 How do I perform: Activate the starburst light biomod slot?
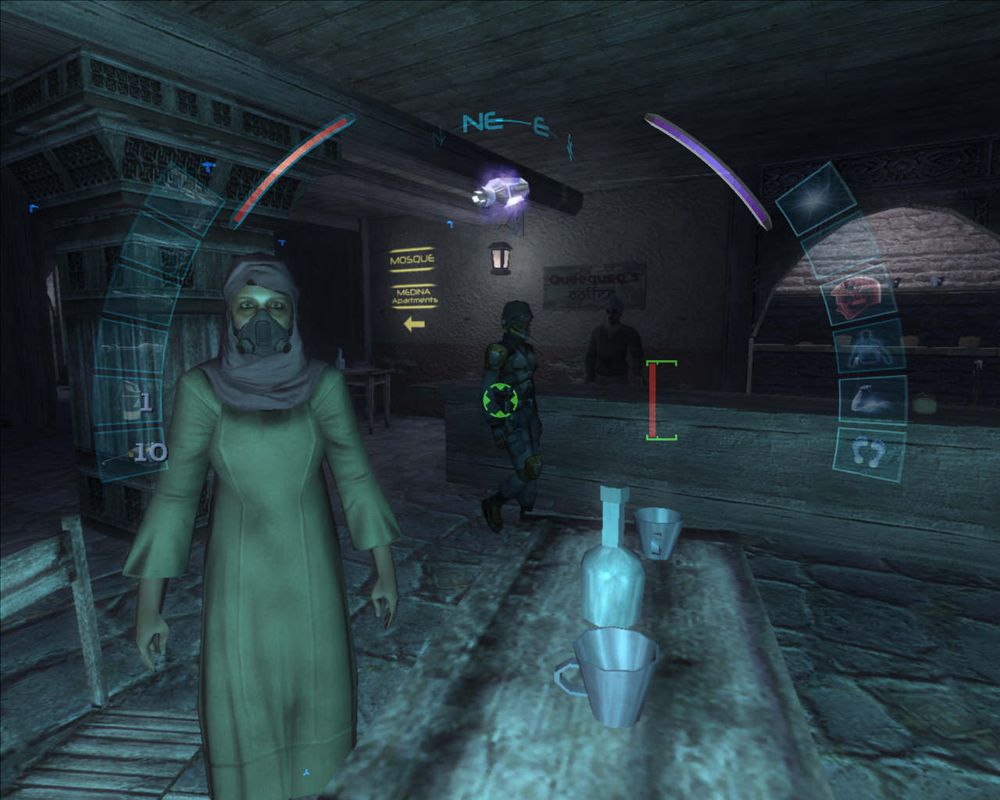[x=813, y=198]
